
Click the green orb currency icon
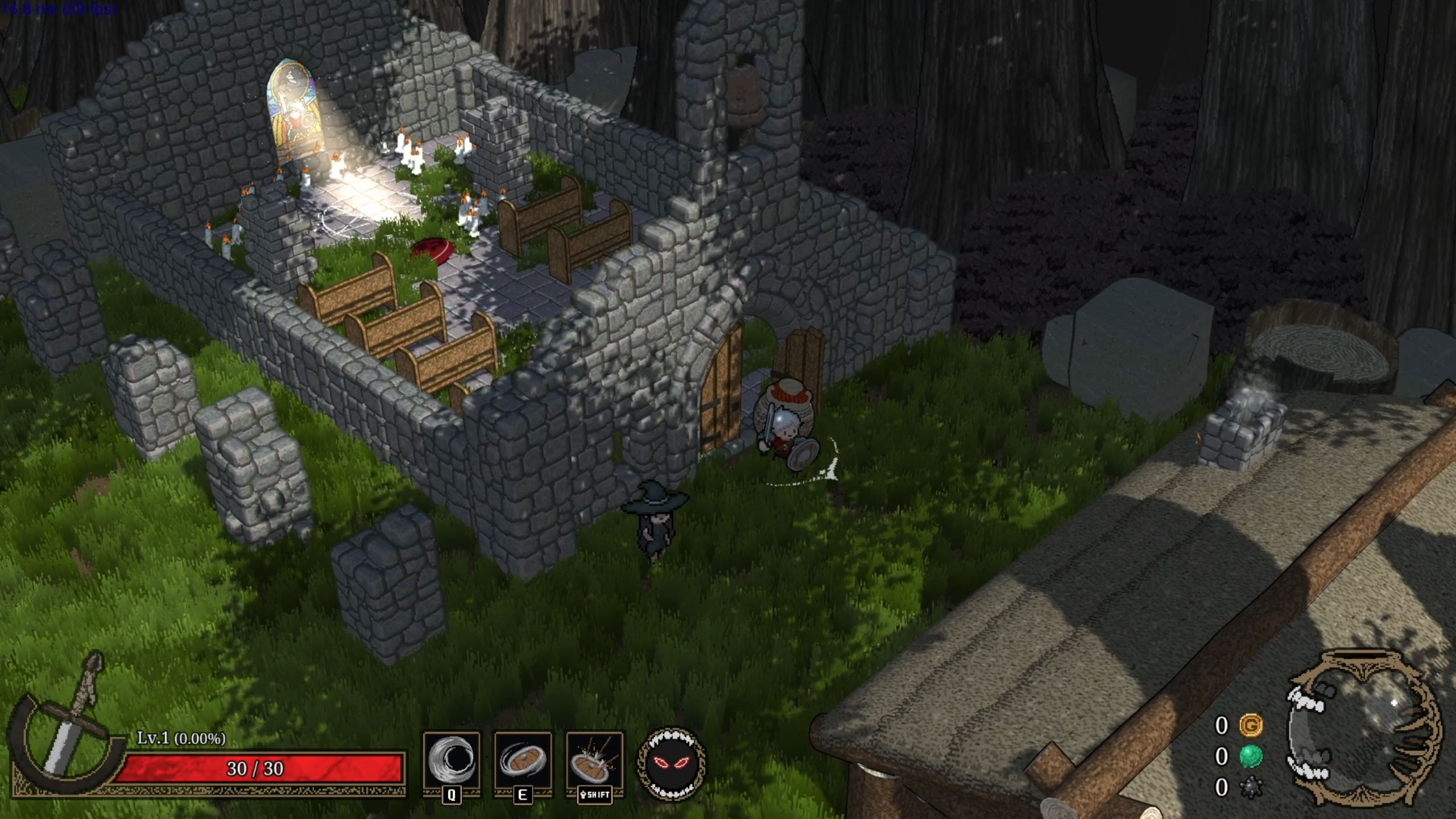1251,756
